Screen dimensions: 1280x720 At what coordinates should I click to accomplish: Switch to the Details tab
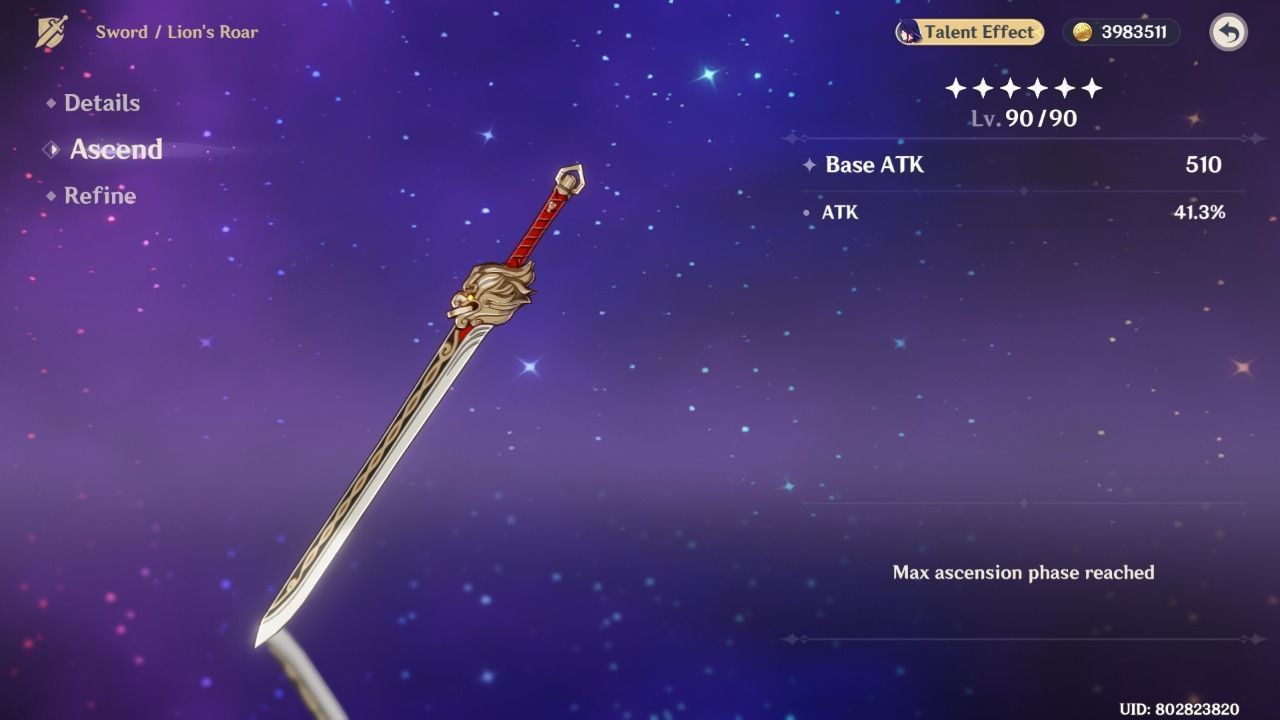(x=102, y=103)
